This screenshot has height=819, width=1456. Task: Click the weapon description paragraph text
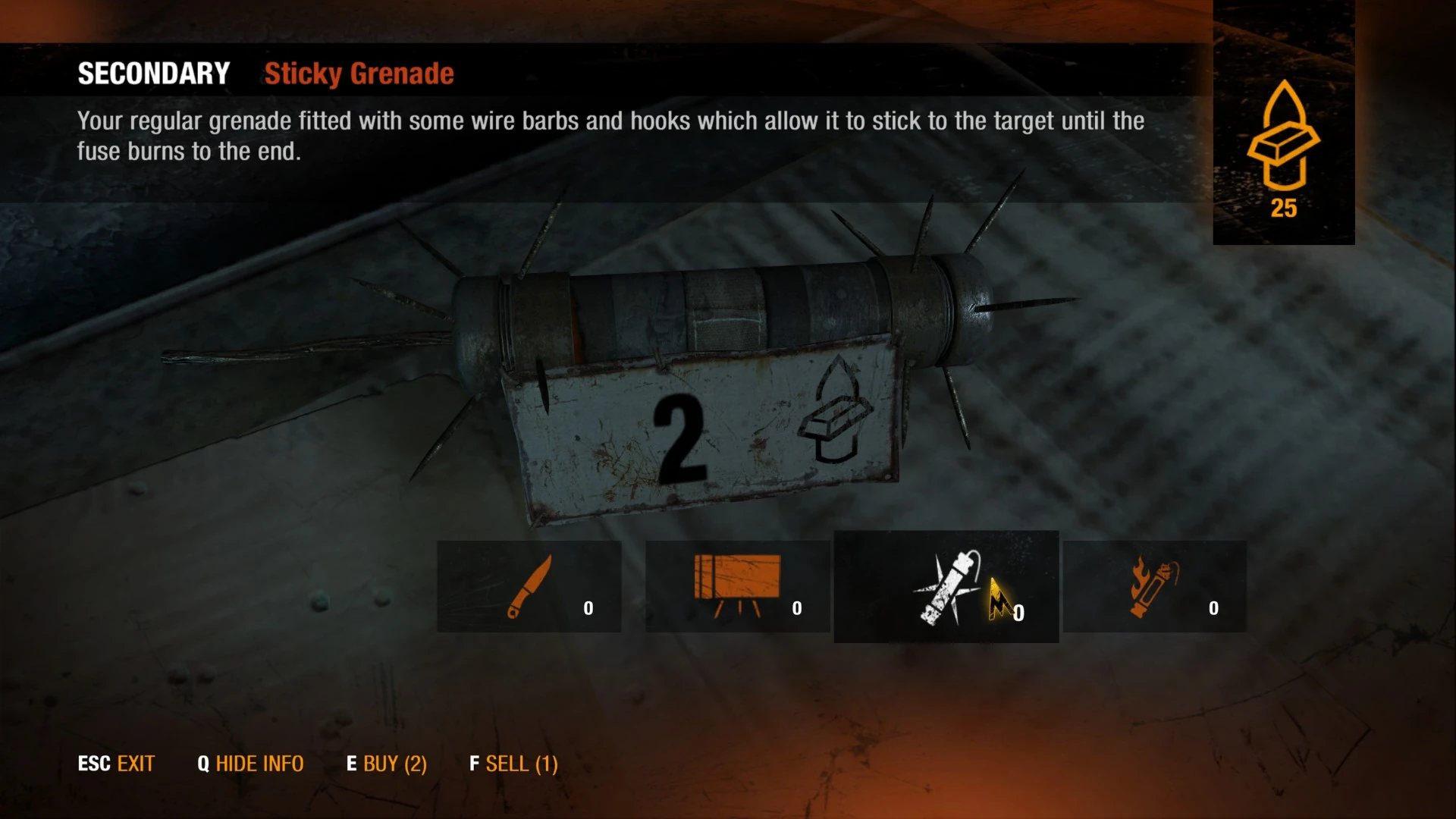(607, 135)
